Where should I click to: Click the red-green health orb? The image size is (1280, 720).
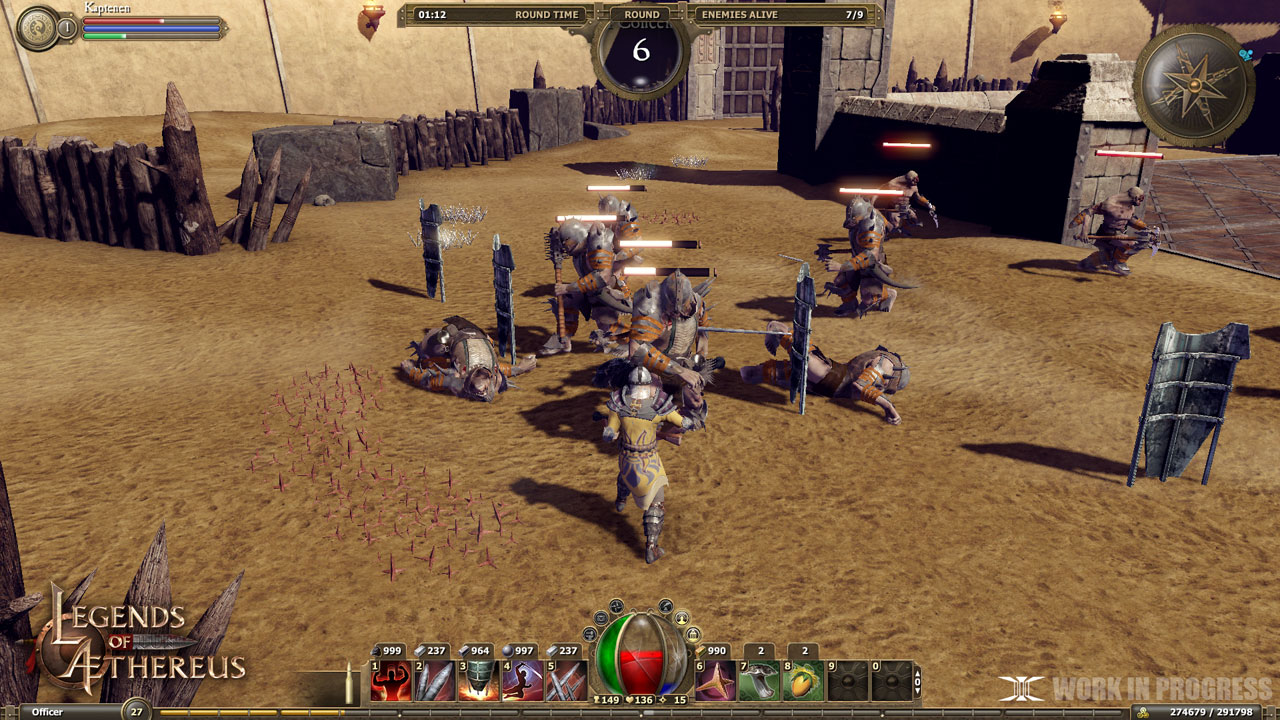point(641,656)
